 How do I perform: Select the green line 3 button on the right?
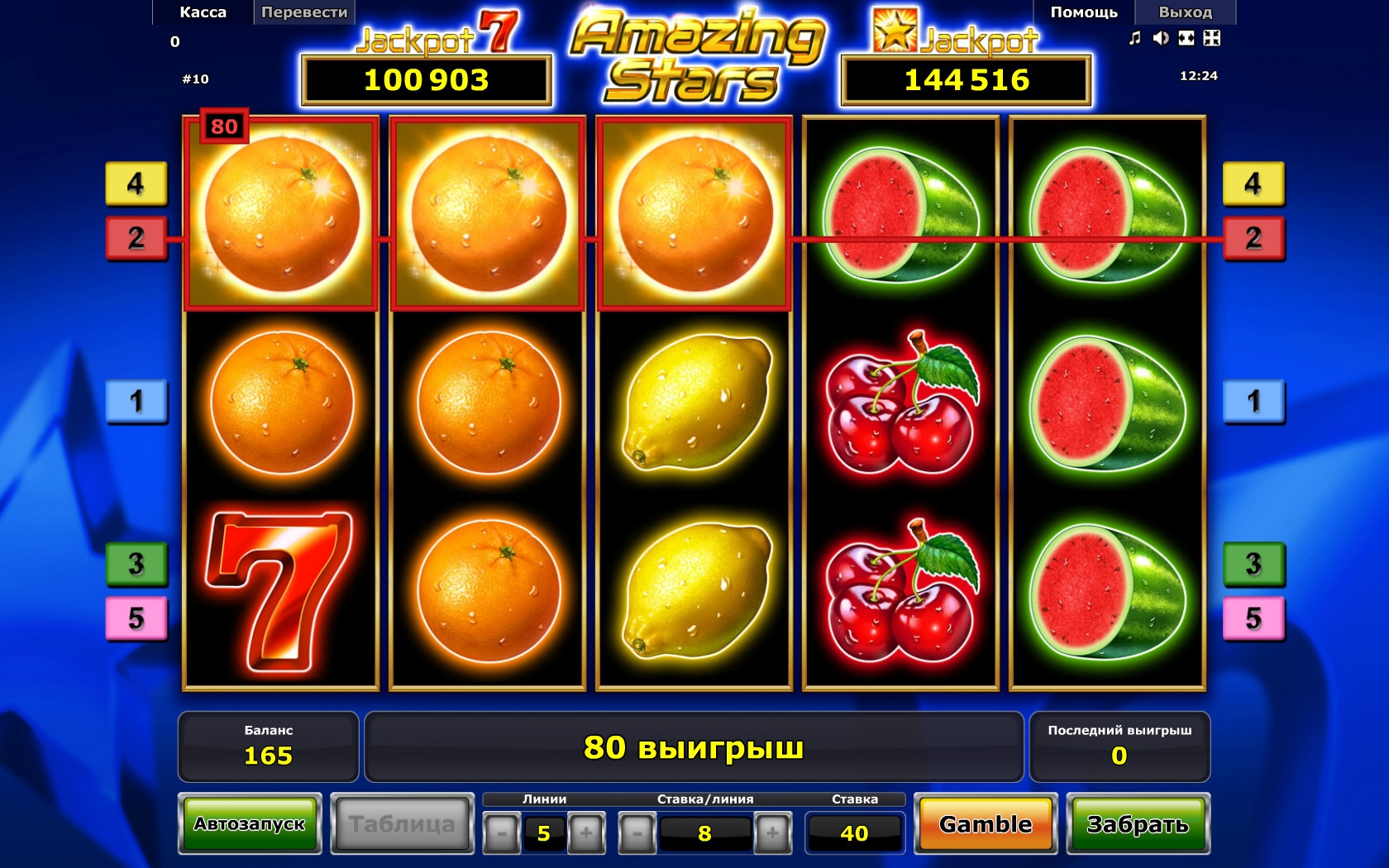point(1253,564)
